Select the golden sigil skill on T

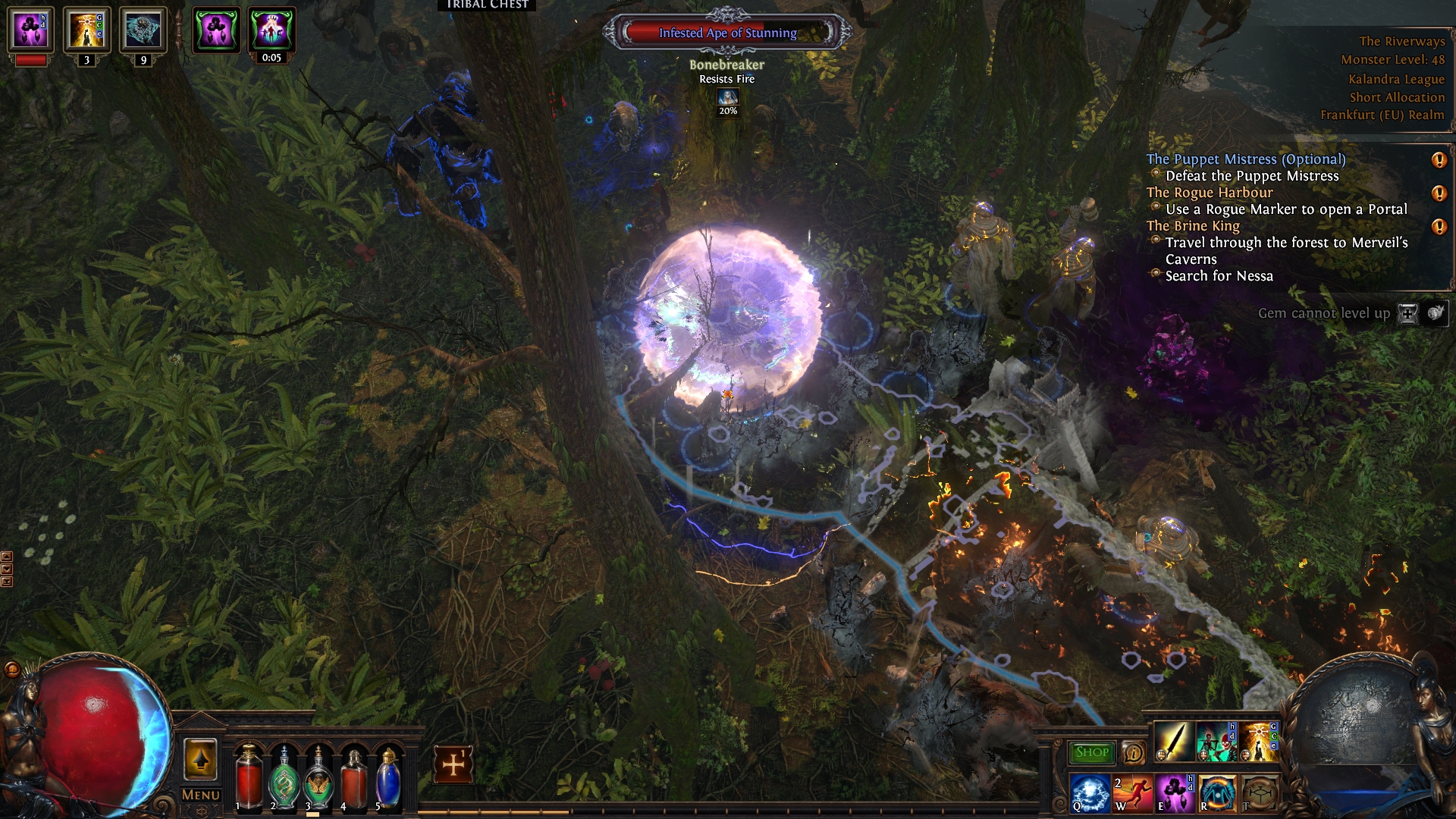pos(1258,793)
